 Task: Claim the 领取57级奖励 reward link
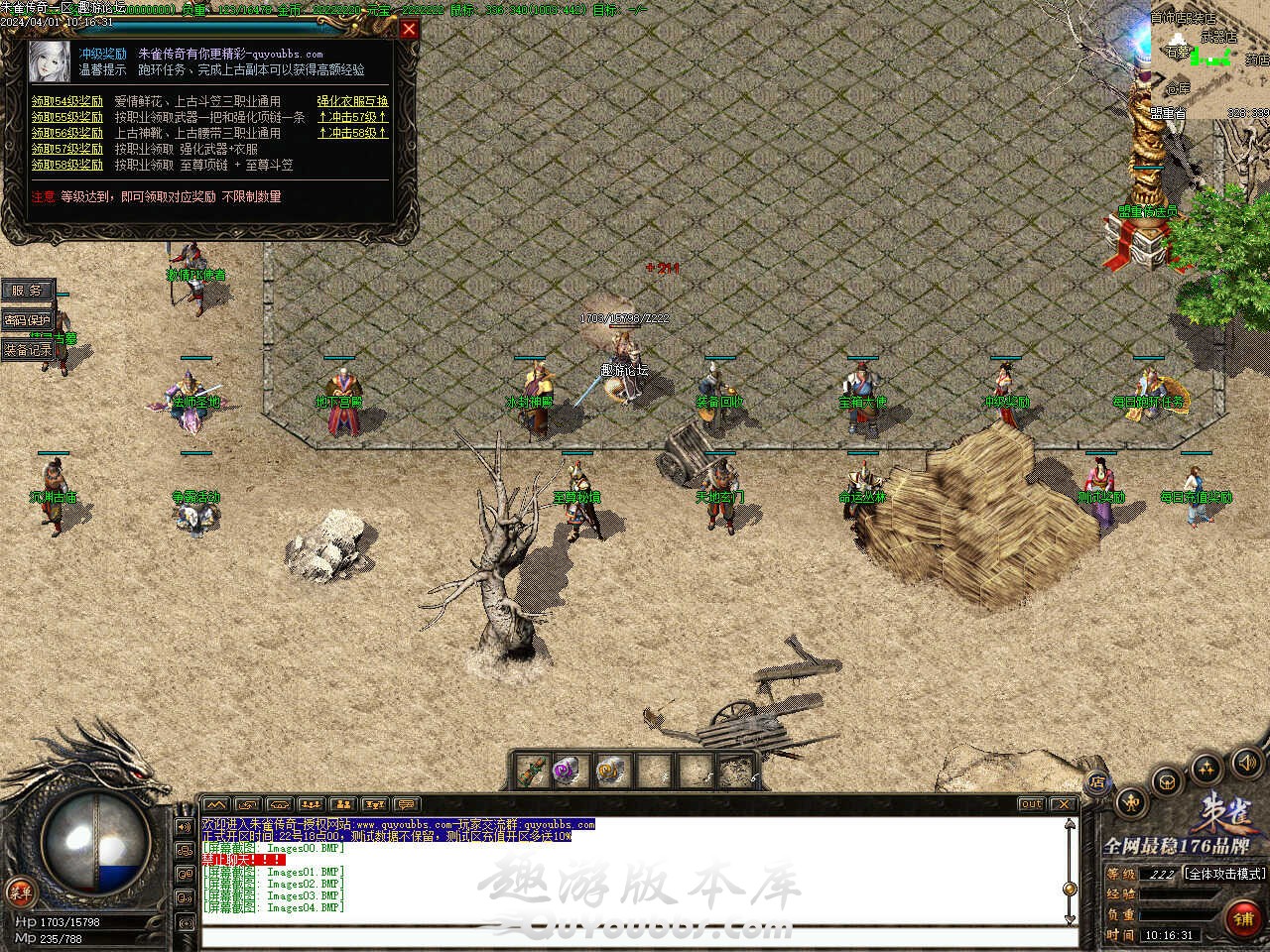point(66,149)
